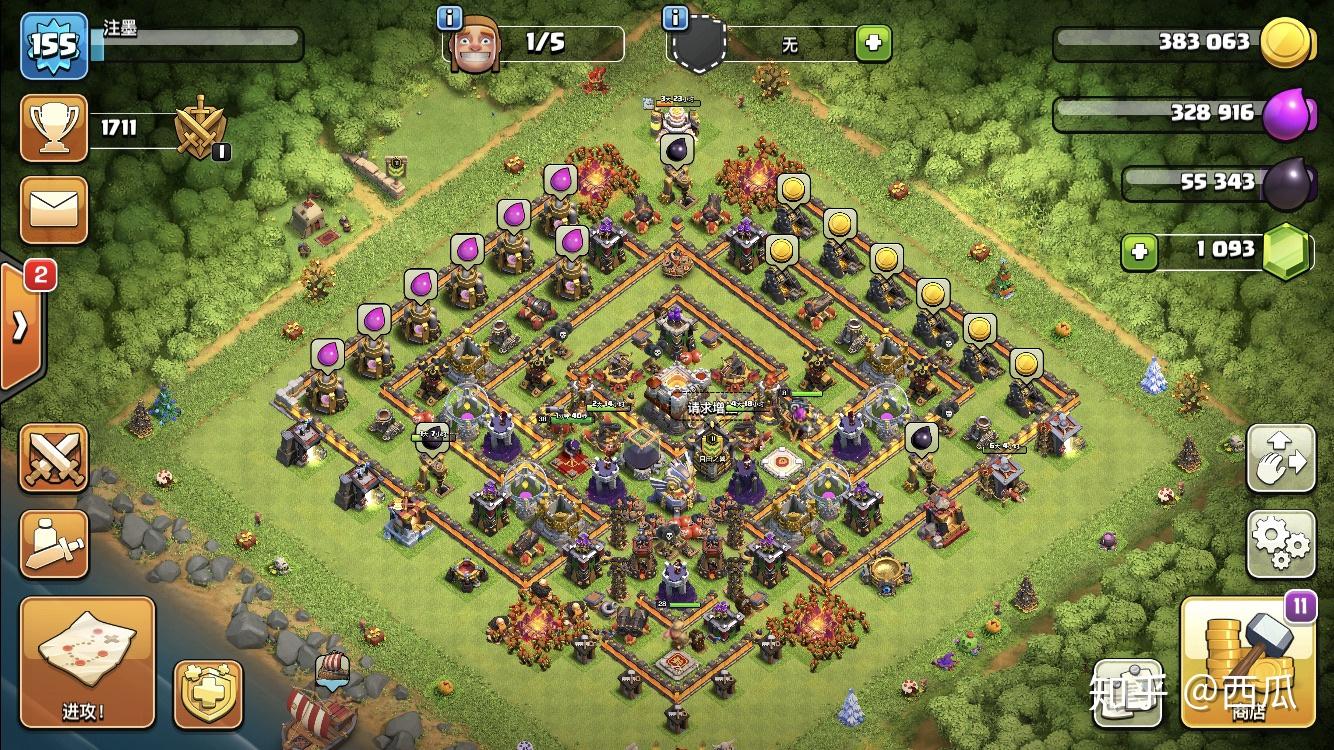Expand the side arrow panel with notification
The width and height of the screenshot is (1334, 750).
tap(22, 325)
